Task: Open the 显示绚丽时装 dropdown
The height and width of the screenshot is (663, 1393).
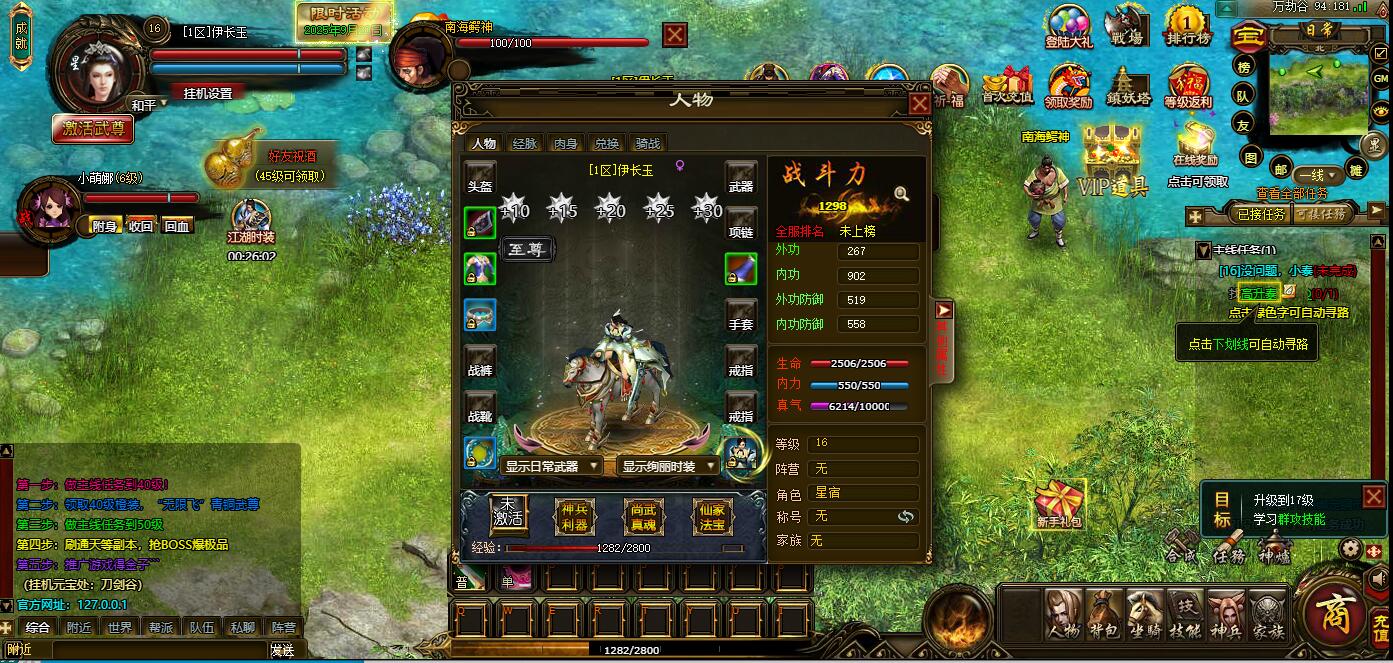Action: (x=670, y=466)
